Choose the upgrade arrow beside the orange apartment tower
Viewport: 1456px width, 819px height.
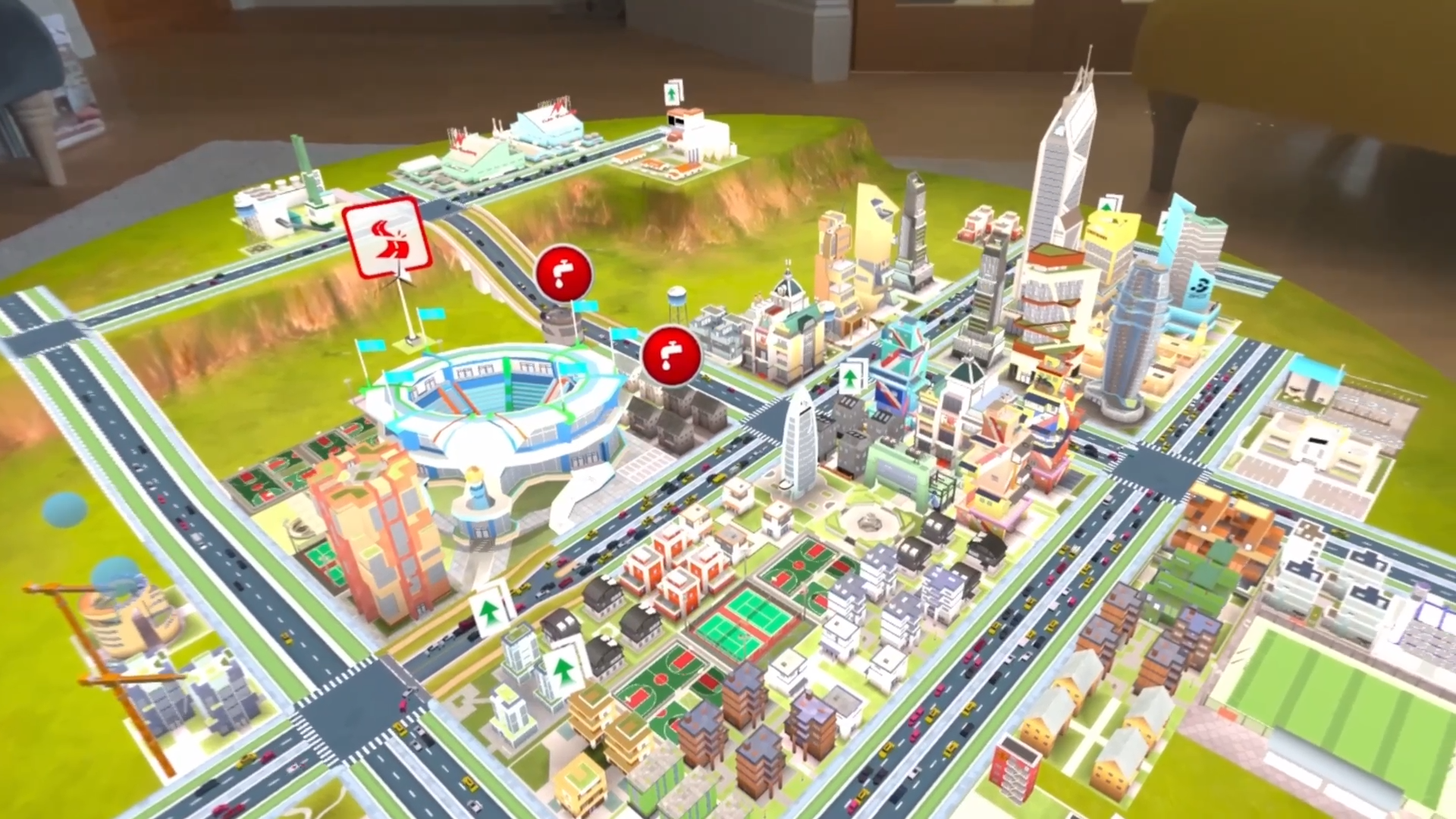[489, 610]
